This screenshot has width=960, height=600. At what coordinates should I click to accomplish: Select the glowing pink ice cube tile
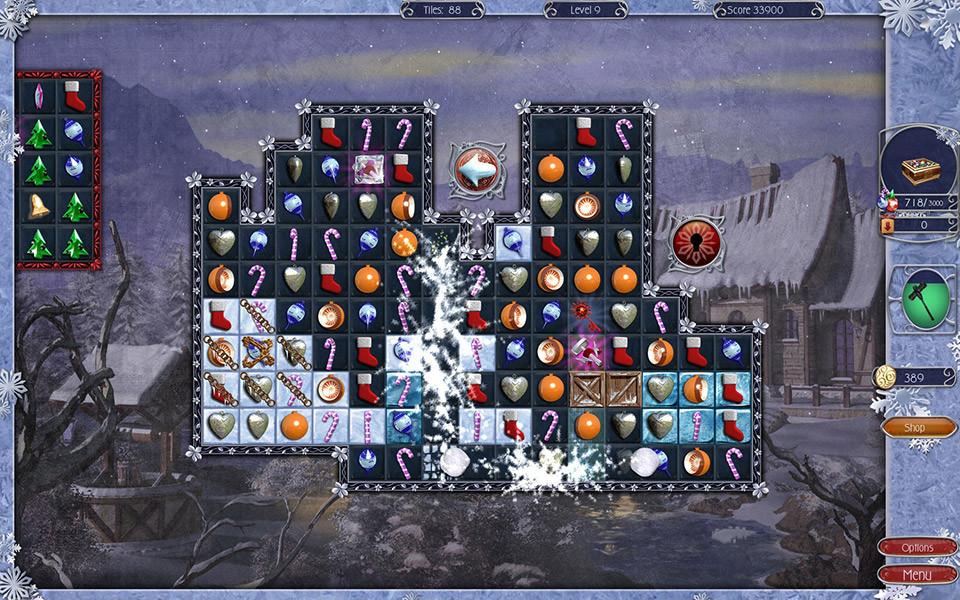tap(367, 168)
